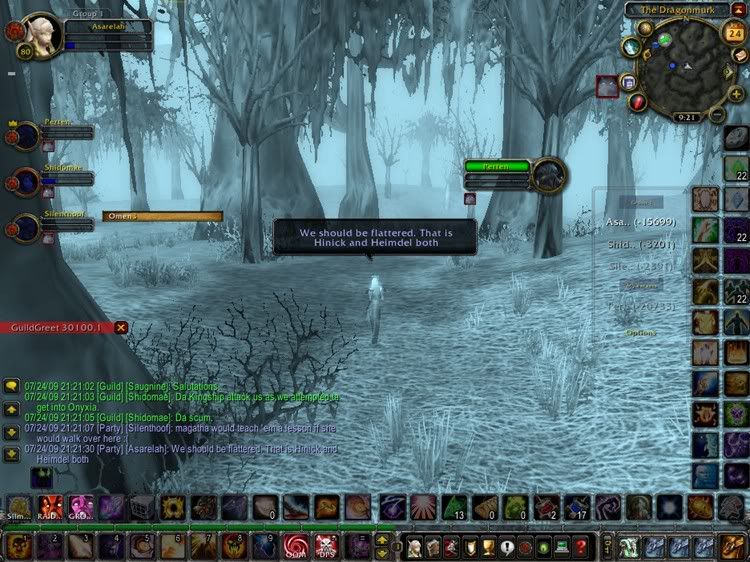Select party member Shidomae's portrait
The height and width of the screenshot is (562, 750).
pyautogui.click(x=24, y=181)
